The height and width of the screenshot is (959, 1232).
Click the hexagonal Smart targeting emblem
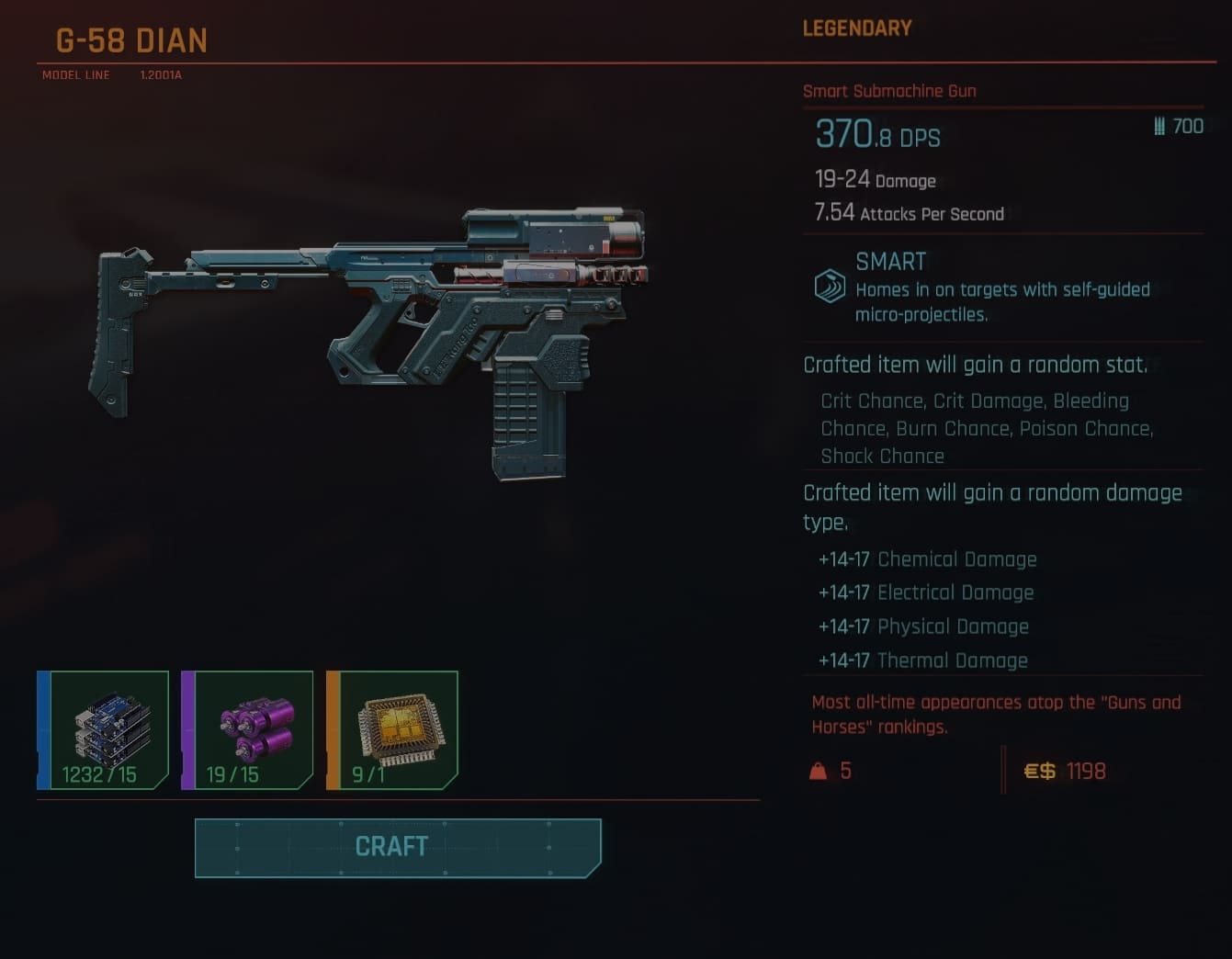coord(828,286)
